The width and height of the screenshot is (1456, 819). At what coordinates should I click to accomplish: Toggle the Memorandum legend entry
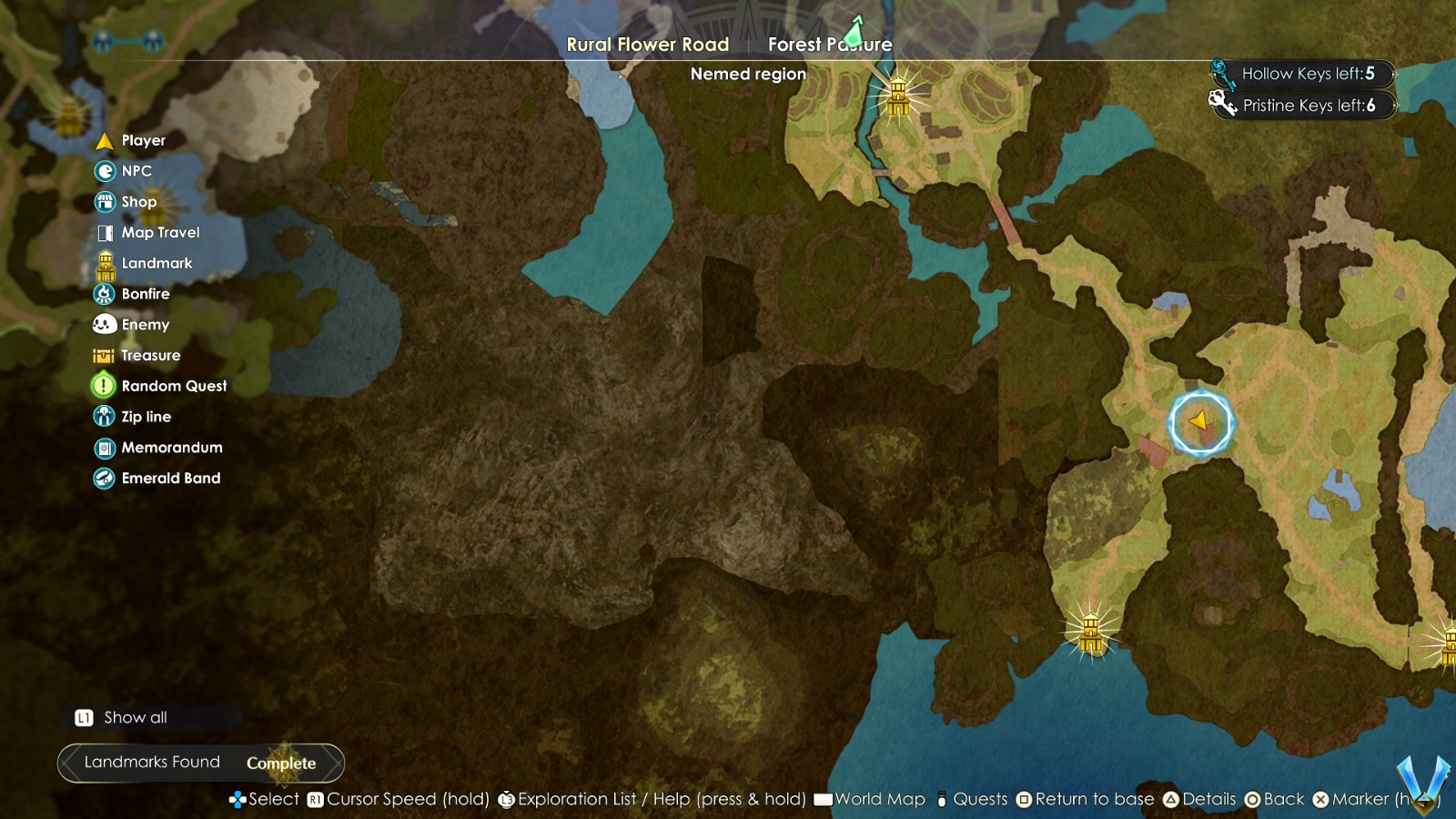pos(105,447)
